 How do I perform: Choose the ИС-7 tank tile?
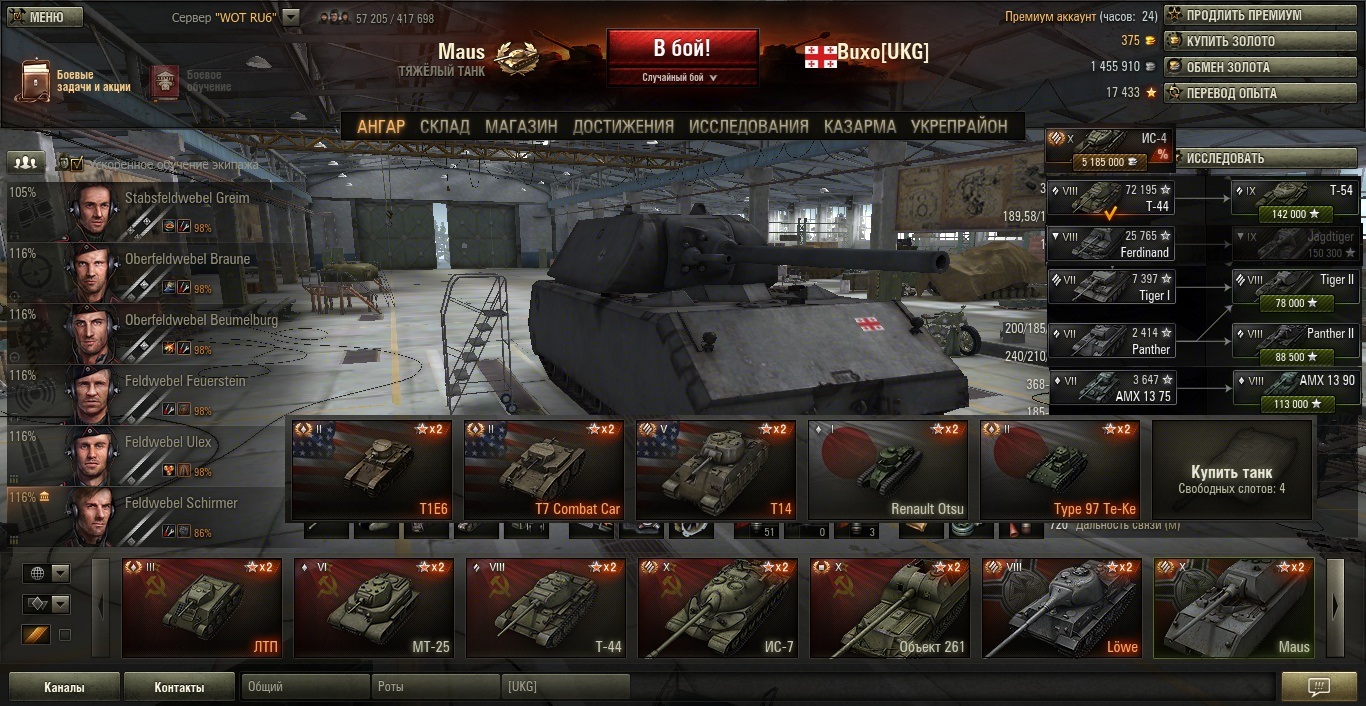tap(717, 608)
